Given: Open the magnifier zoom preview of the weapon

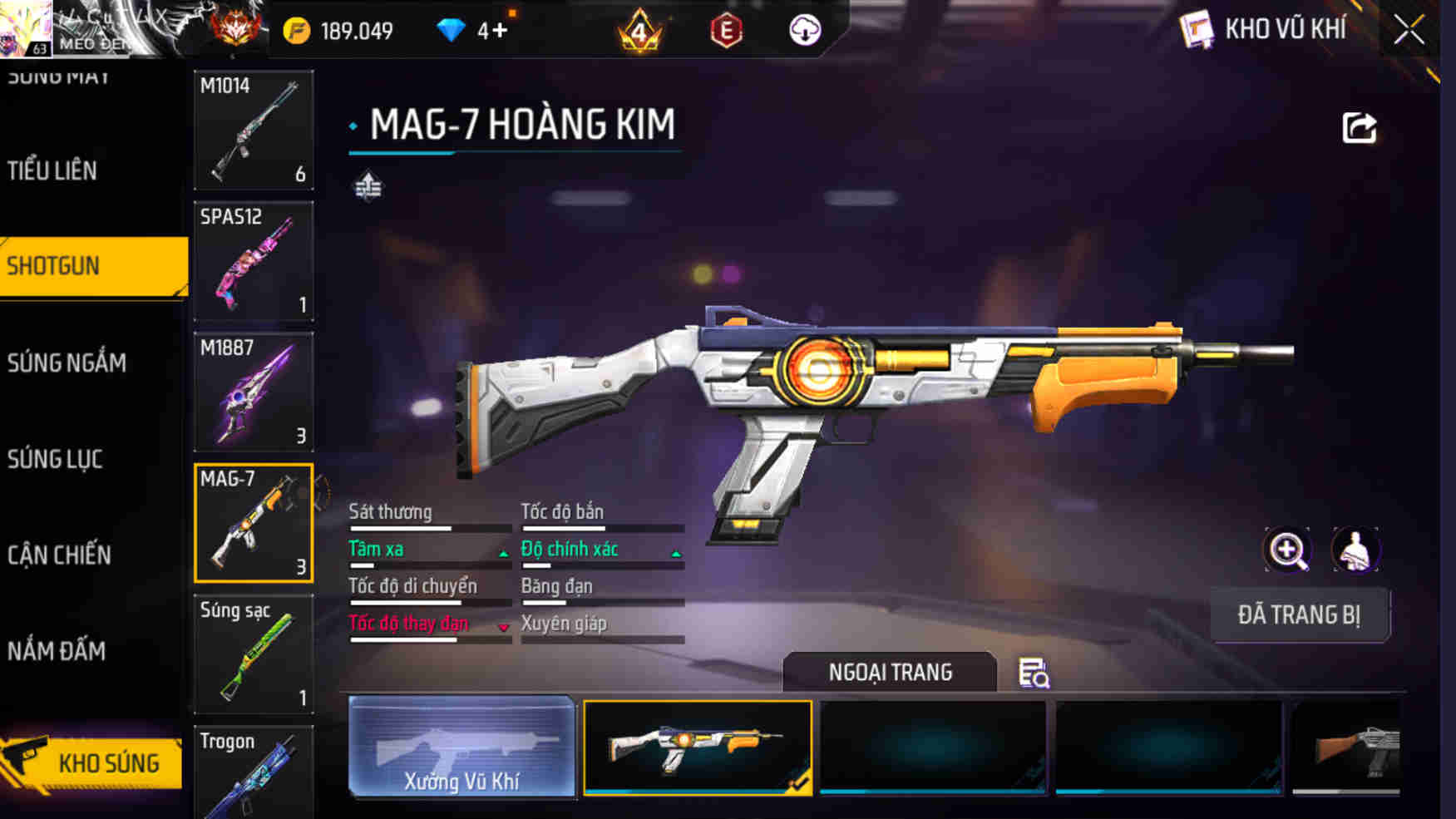Looking at the screenshot, I should click(x=1287, y=550).
